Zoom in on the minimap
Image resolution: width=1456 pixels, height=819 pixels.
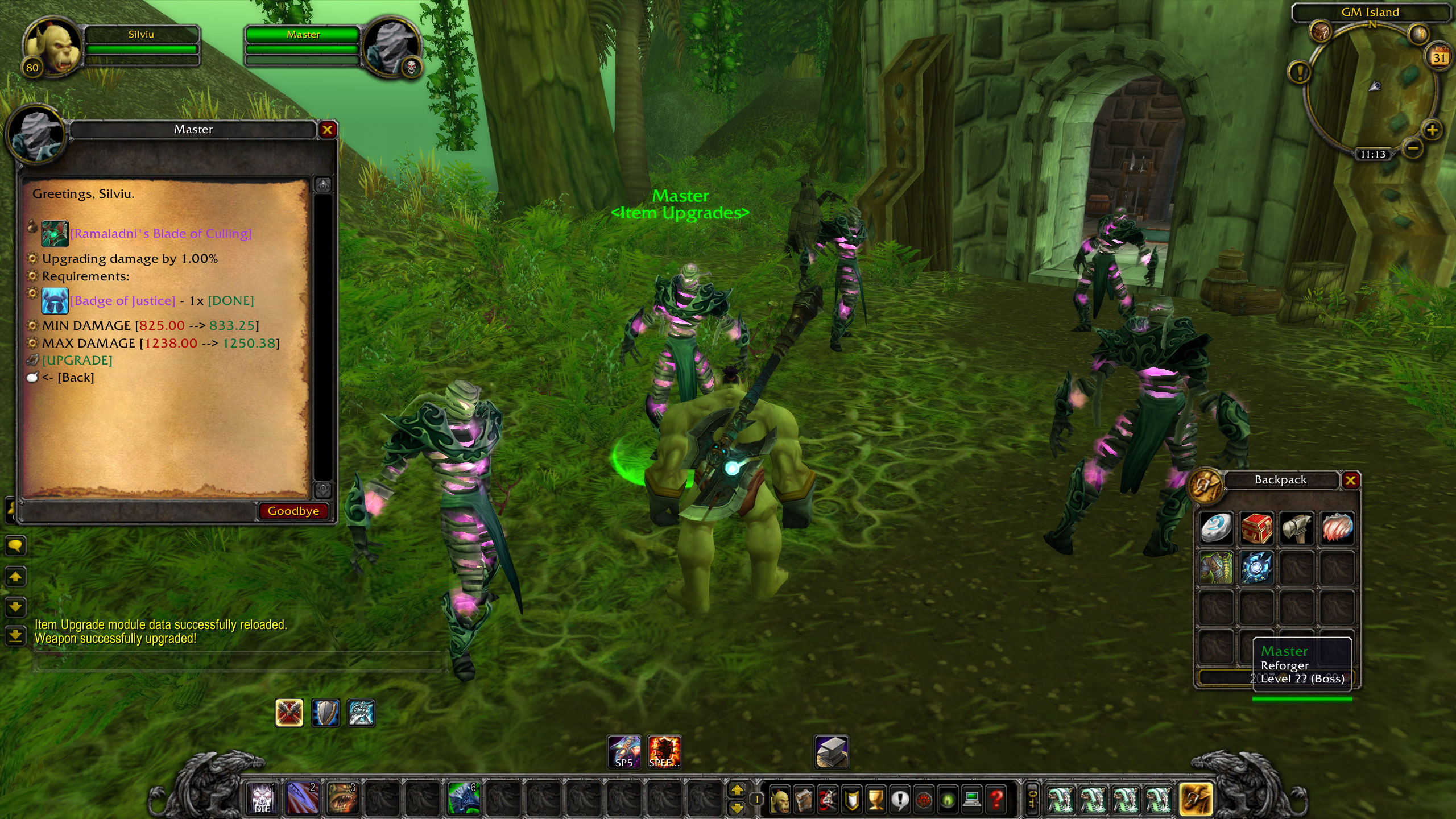click(1432, 130)
